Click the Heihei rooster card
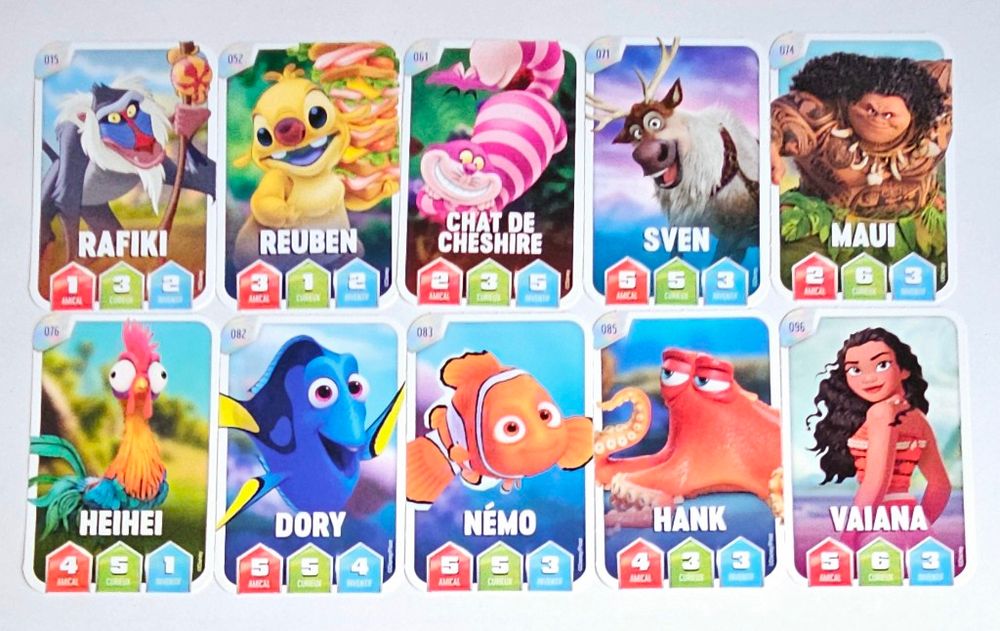The height and width of the screenshot is (631, 1000). [x=122, y=453]
